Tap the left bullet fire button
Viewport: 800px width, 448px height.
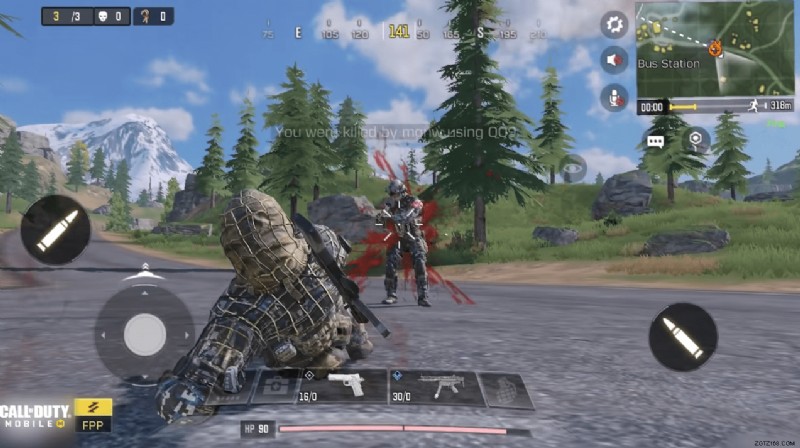pyautogui.click(x=55, y=230)
